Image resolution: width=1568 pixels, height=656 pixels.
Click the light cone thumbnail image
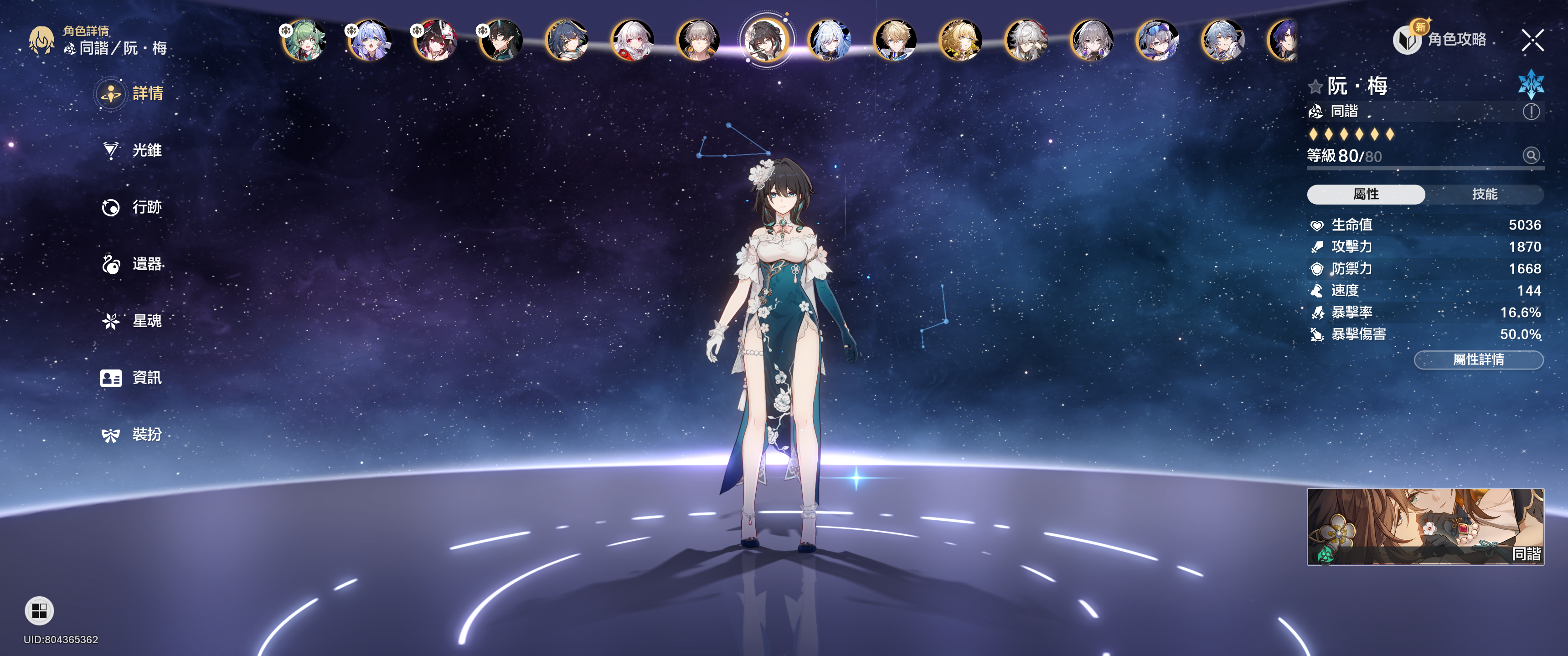[x=1425, y=526]
